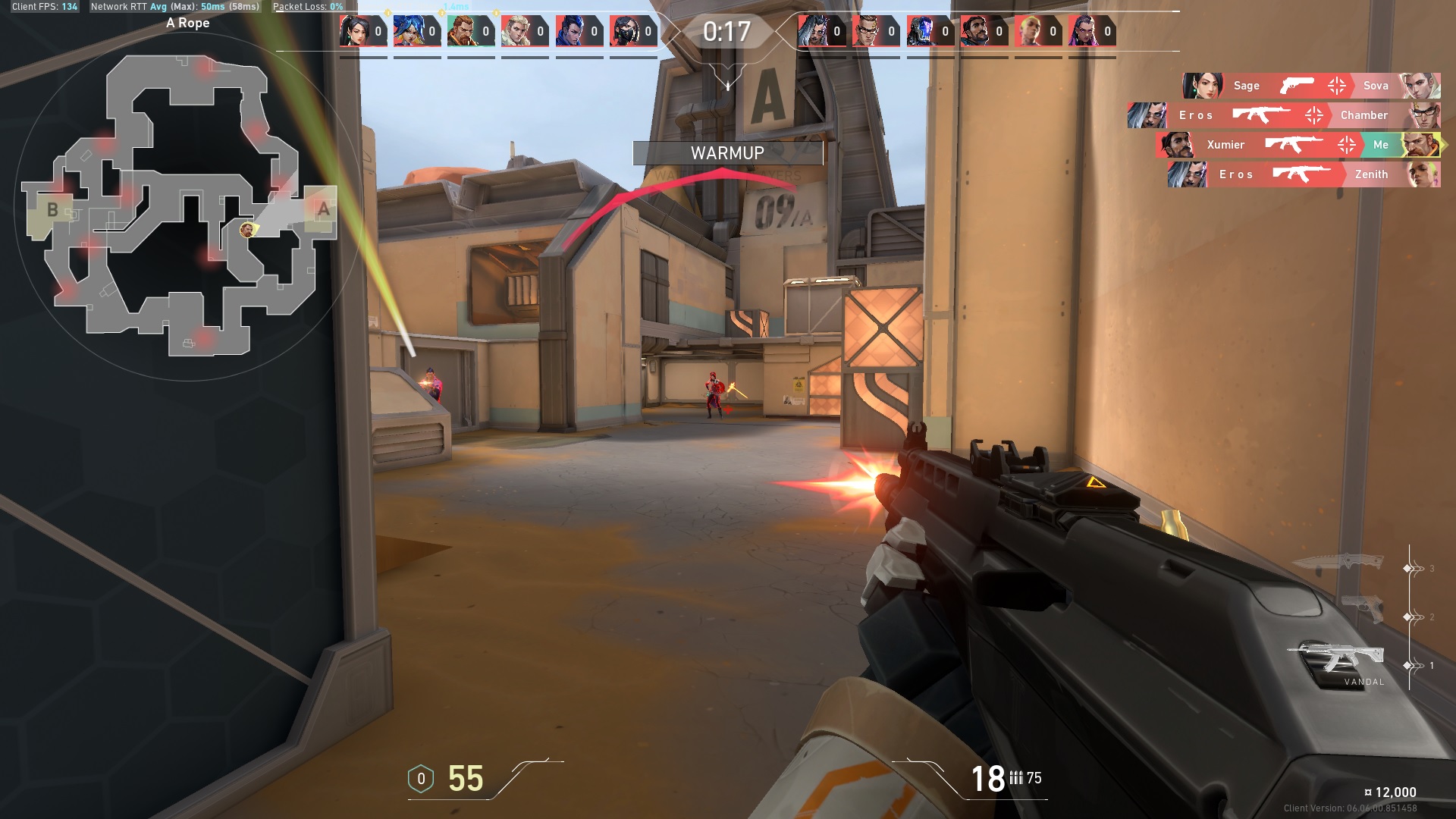Select Yoru's portrait in the top bar

click(x=571, y=31)
